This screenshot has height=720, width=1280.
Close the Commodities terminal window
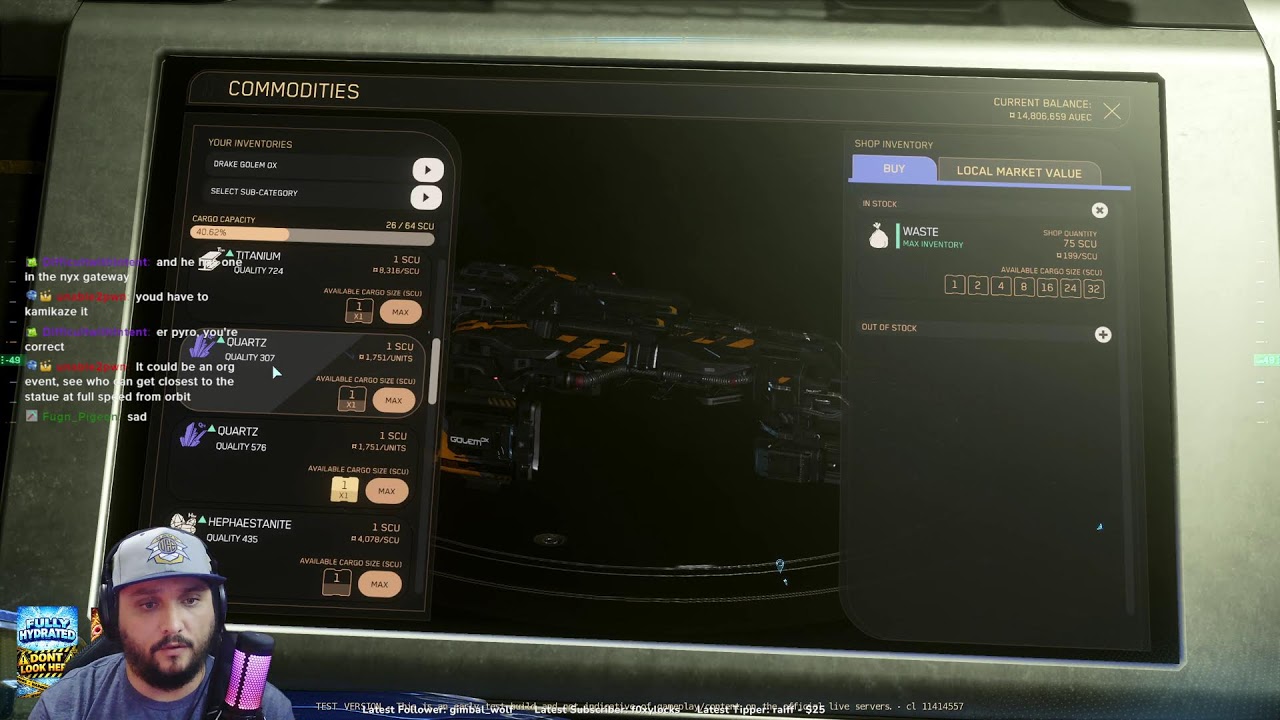point(1112,112)
